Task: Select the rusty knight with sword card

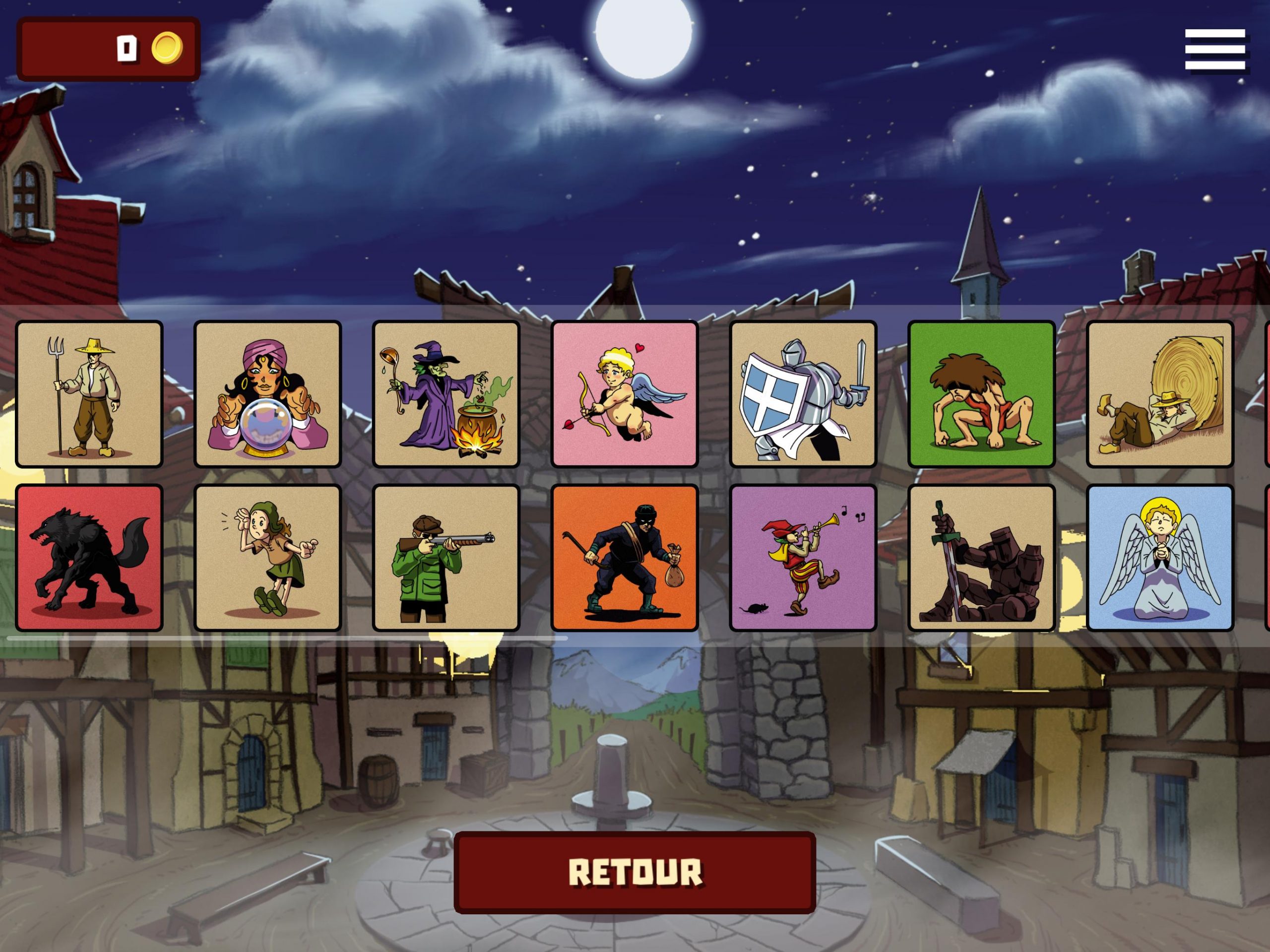Action: pyautogui.click(x=982, y=558)
